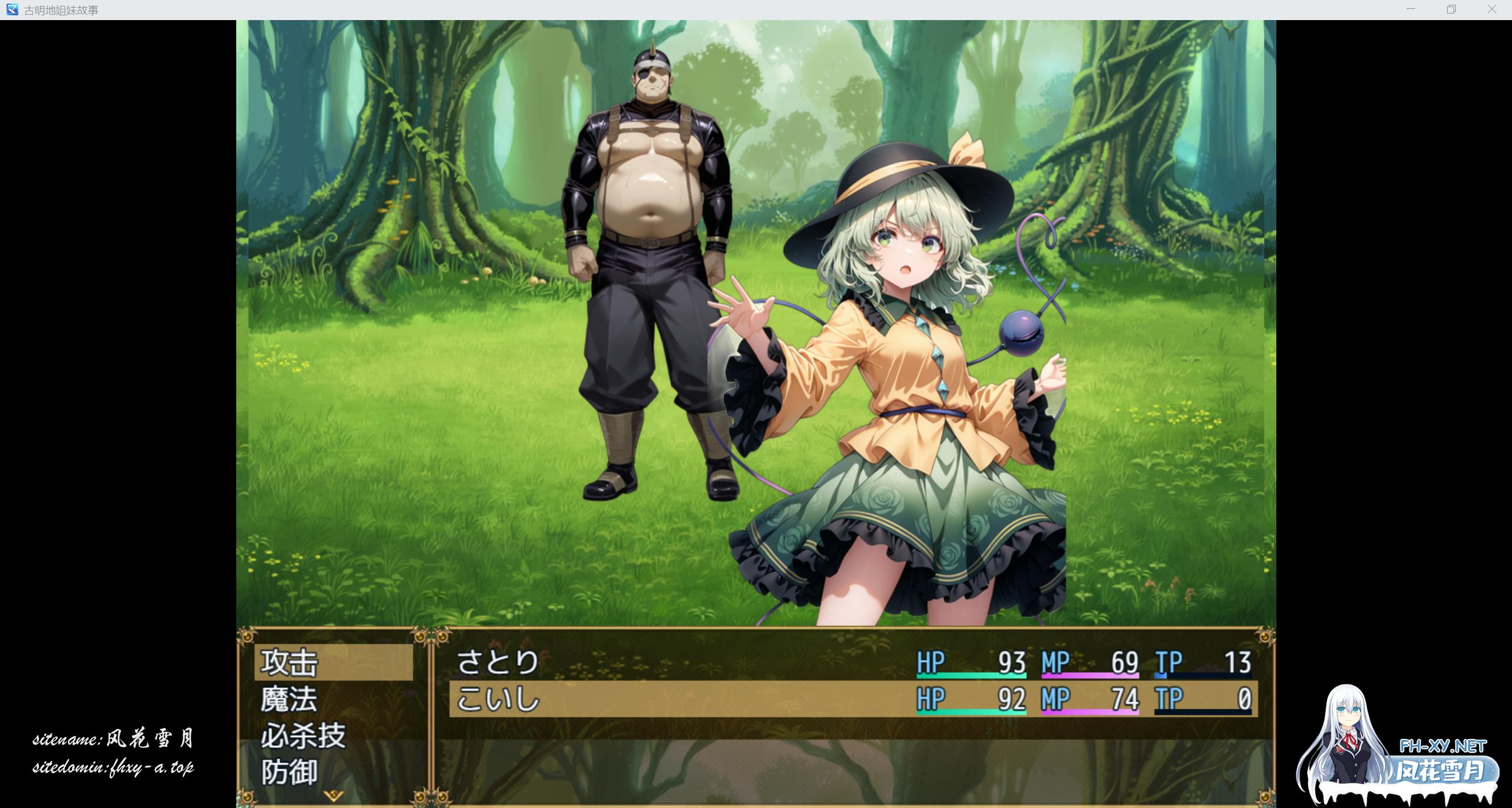Viewport: 1512px width, 808px height.
Task: Select さとり's status row
Action: [650, 662]
